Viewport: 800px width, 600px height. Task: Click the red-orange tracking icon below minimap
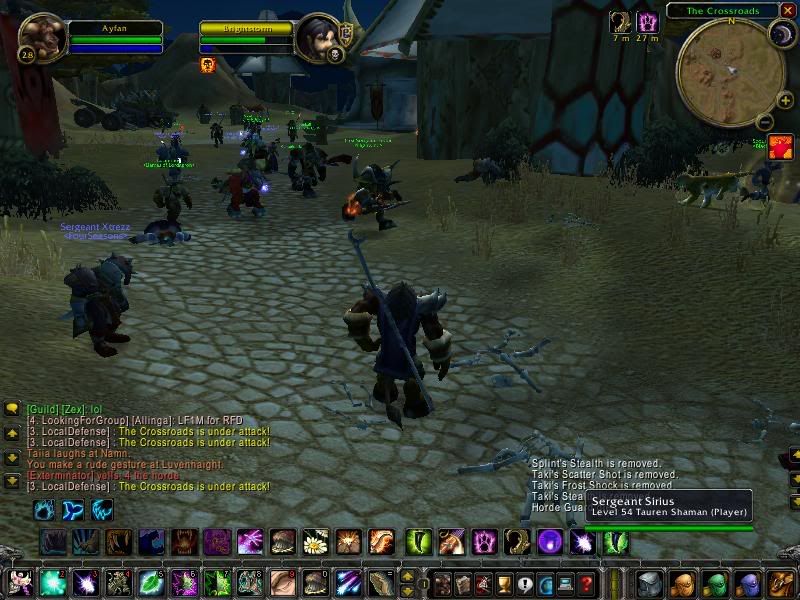point(780,148)
